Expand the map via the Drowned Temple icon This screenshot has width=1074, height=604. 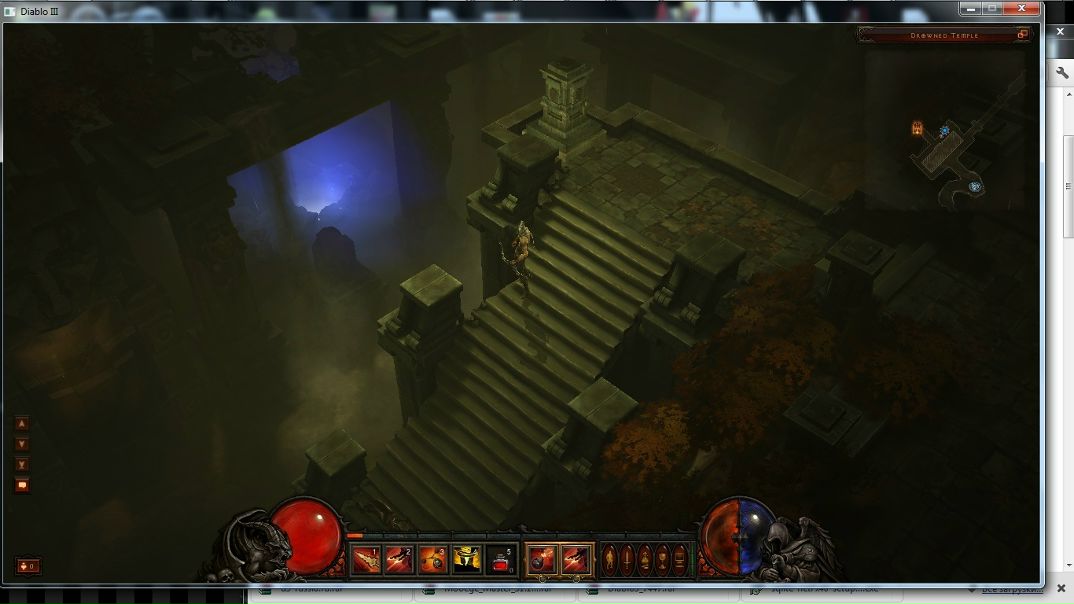(x=1023, y=35)
